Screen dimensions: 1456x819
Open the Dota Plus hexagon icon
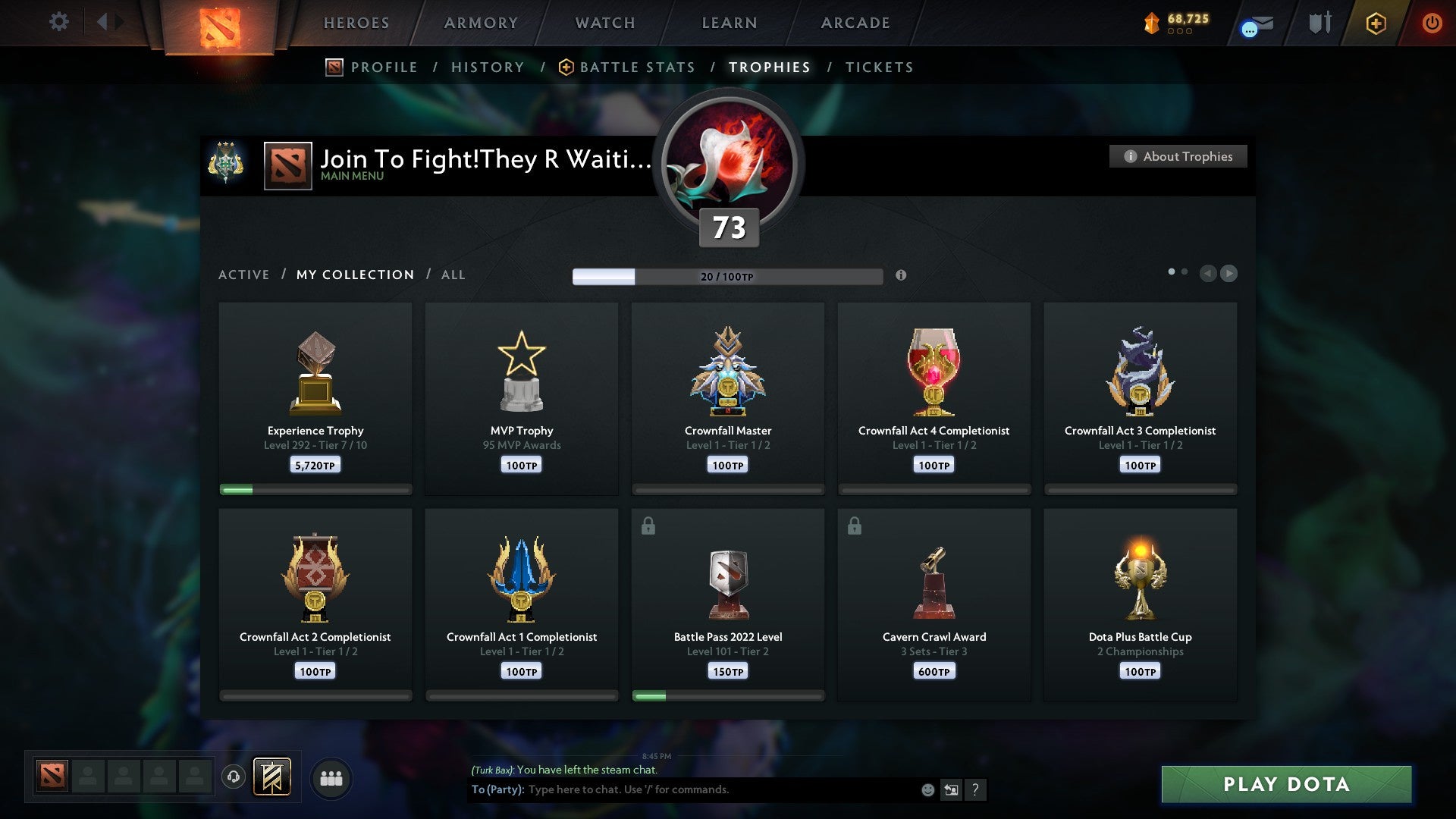(x=1376, y=23)
